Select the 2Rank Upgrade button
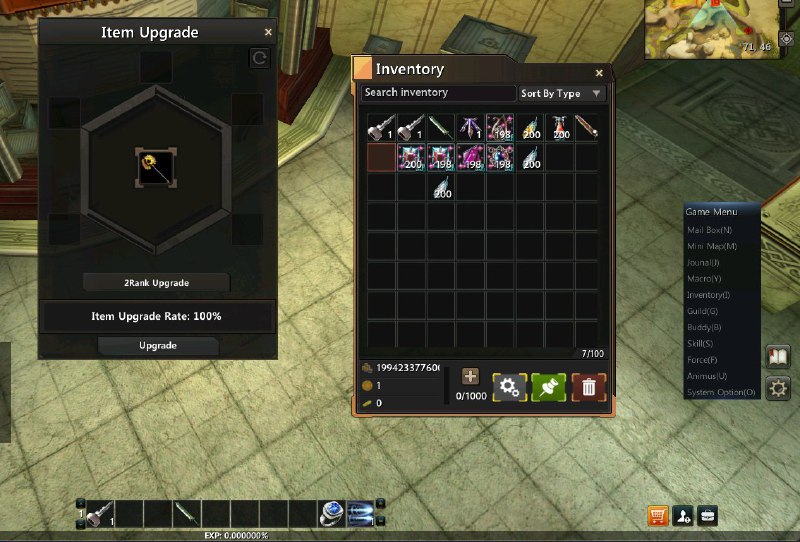Image resolution: width=800 pixels, height=542 pixels. point(157,283)
